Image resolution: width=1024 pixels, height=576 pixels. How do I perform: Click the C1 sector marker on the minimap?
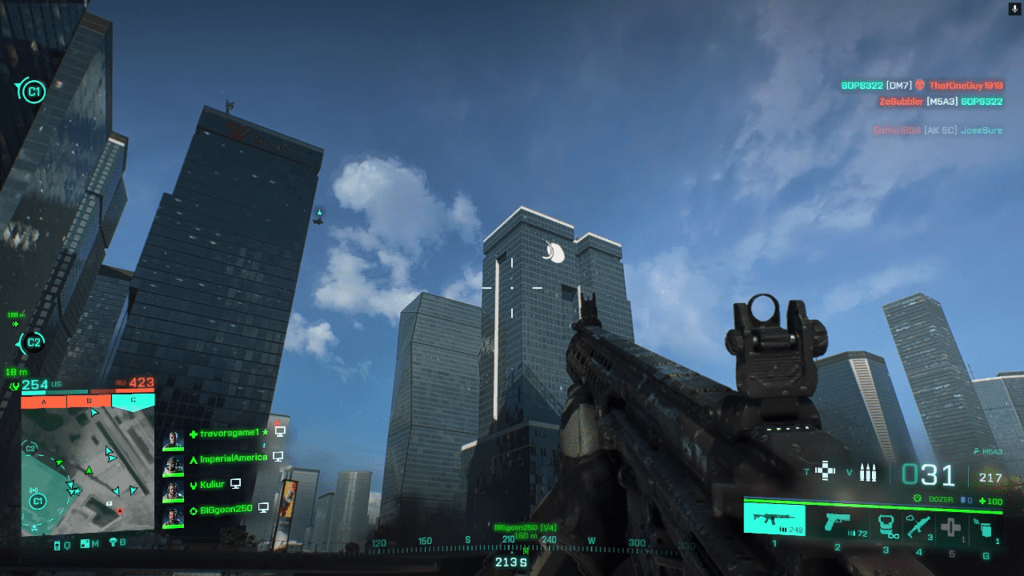38,499
